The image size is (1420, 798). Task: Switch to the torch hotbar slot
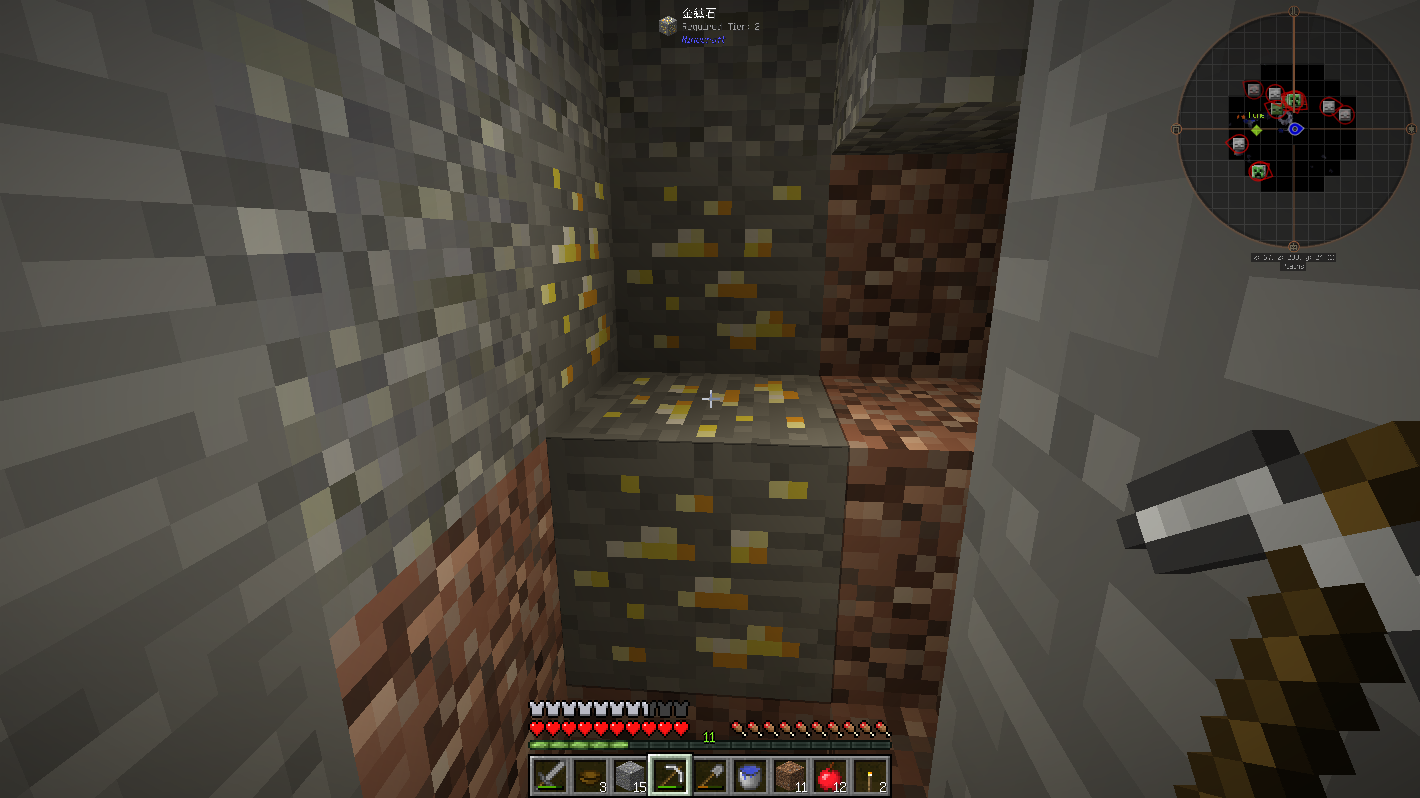click(869, 775)
